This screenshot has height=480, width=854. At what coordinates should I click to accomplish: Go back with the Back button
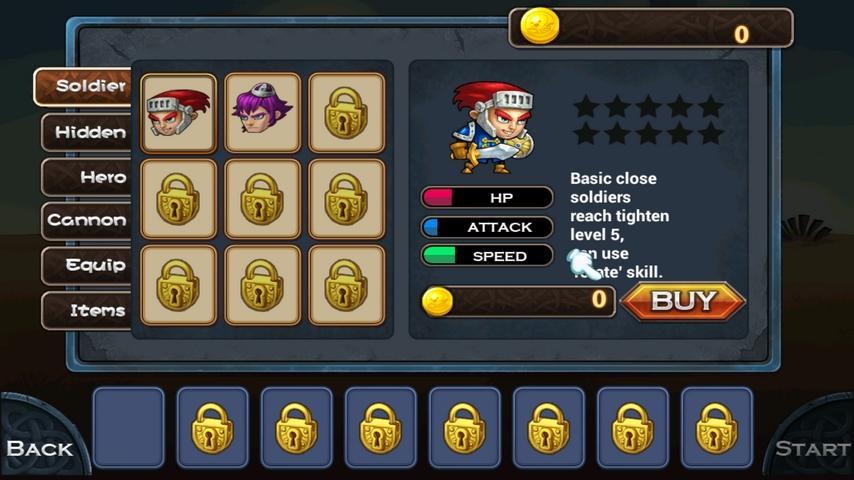(40, 447)
